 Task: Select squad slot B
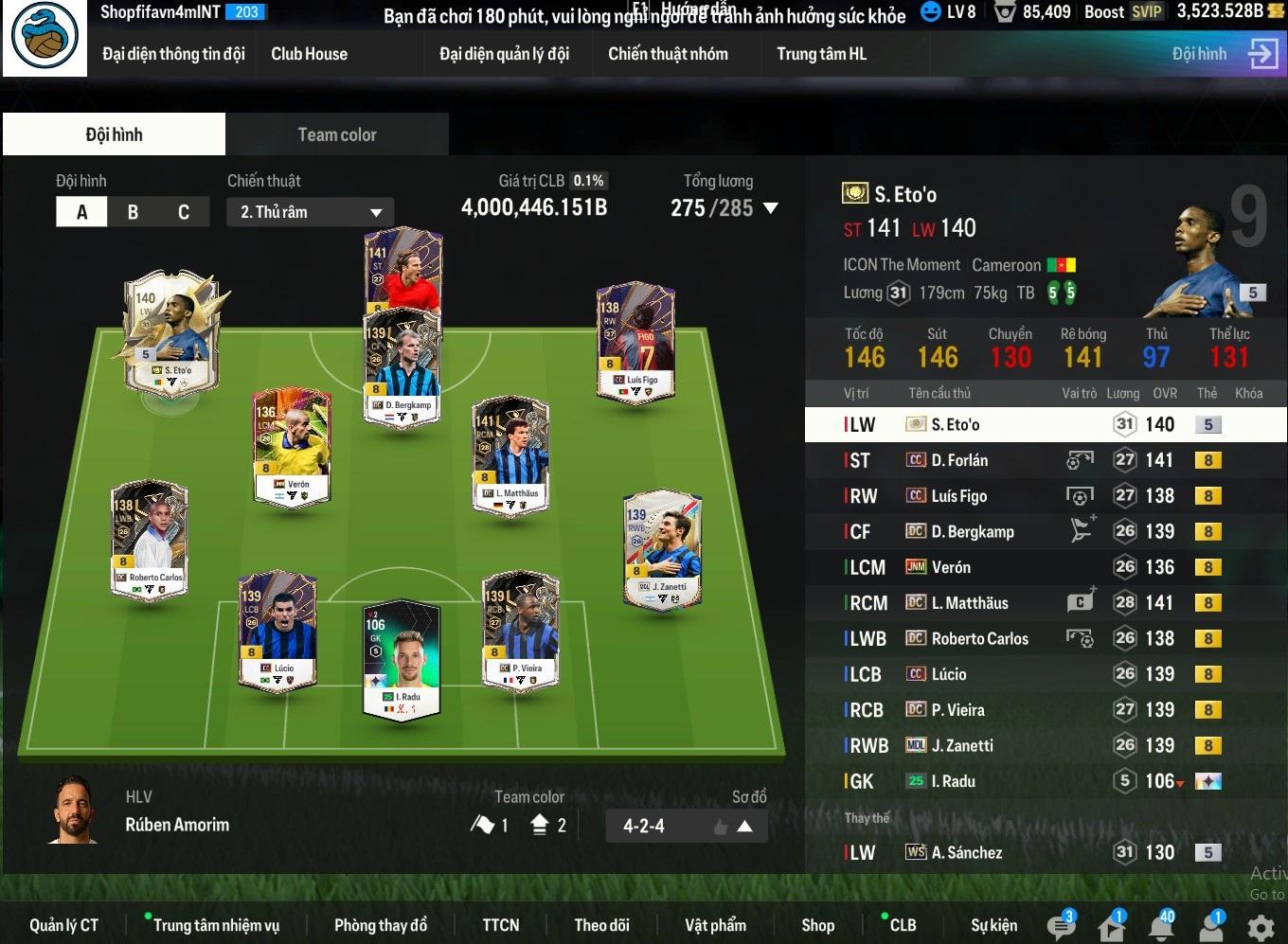coord(133,212)
